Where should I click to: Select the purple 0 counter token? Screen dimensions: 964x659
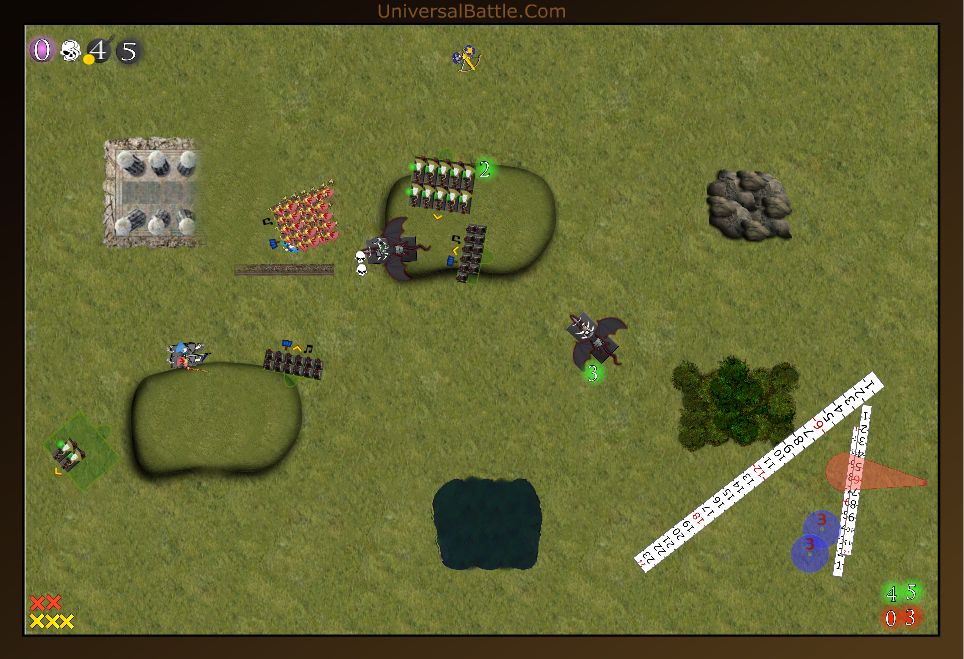[41, 50]
